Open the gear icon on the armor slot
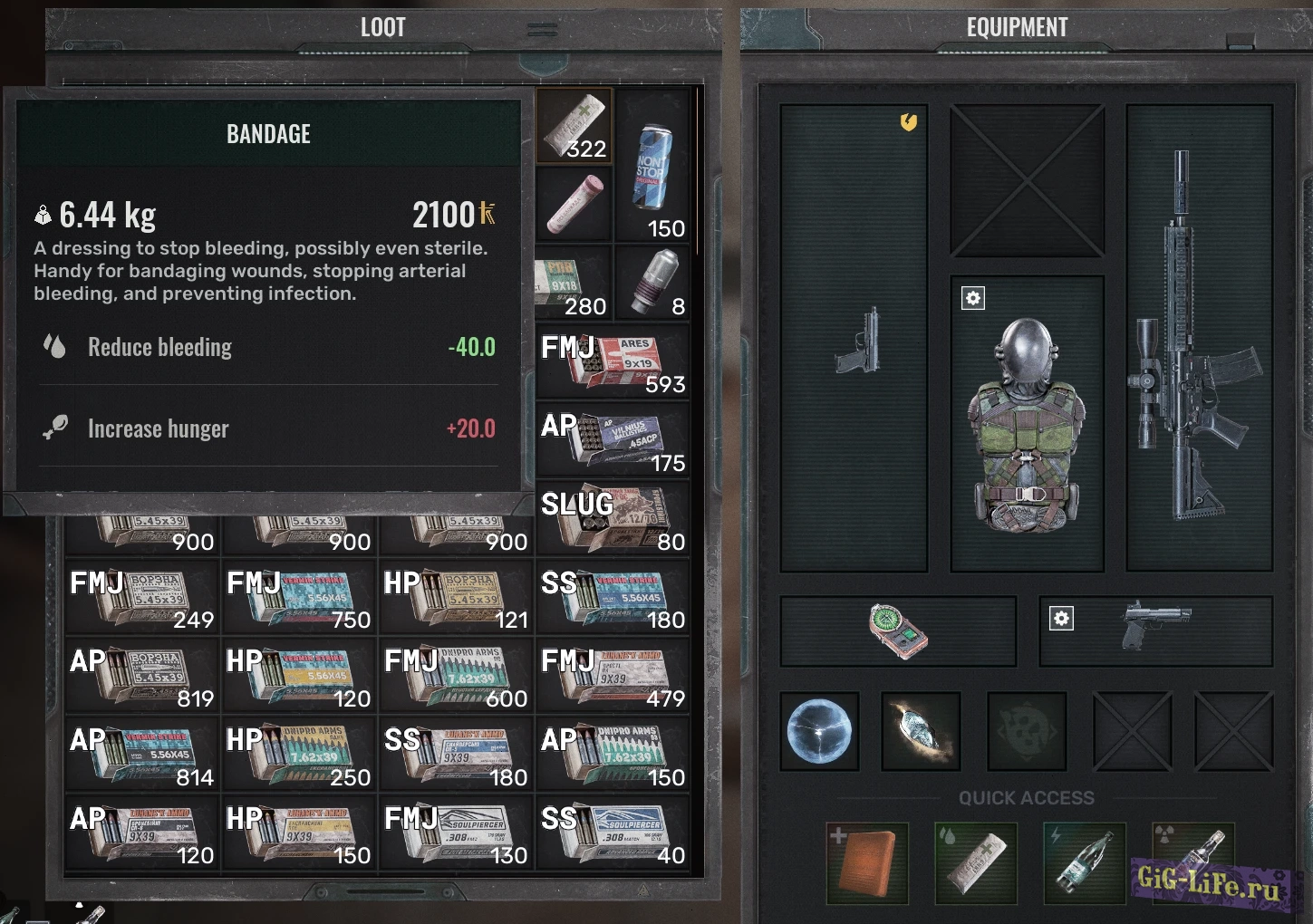This screenshot has width=1313, height=924. pyautogui.click(x=973, y=298)
